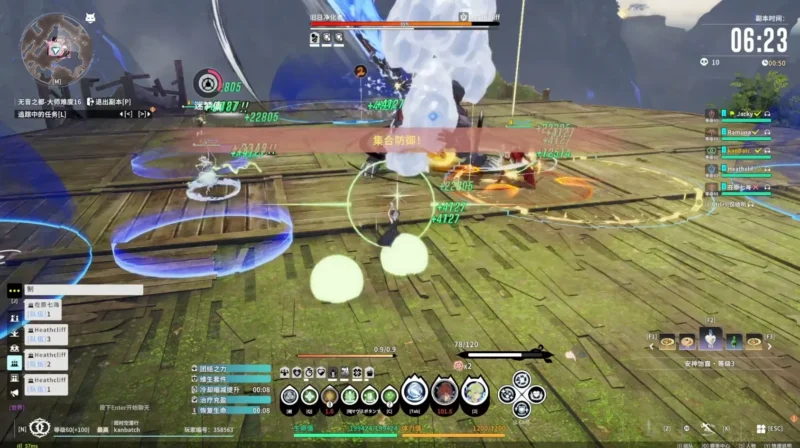Image resolution: width=800 pixels, height=448 pixels.
Task: Activate the blue swirl Tab skill
Action: pyautogui.click(x=415, y=396)
